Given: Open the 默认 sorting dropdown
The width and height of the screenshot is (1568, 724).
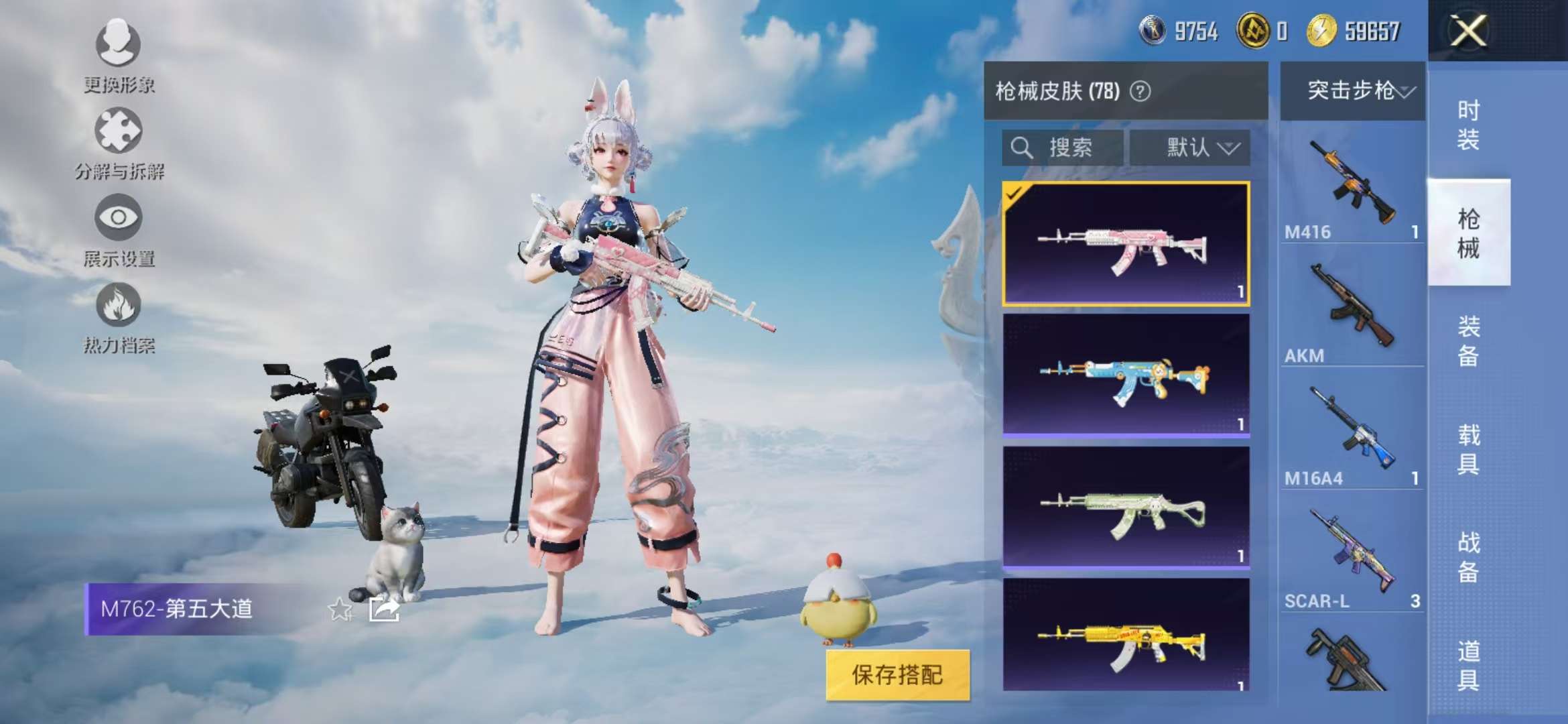Looking at the screenshot, I should [x=1191, y=148].
